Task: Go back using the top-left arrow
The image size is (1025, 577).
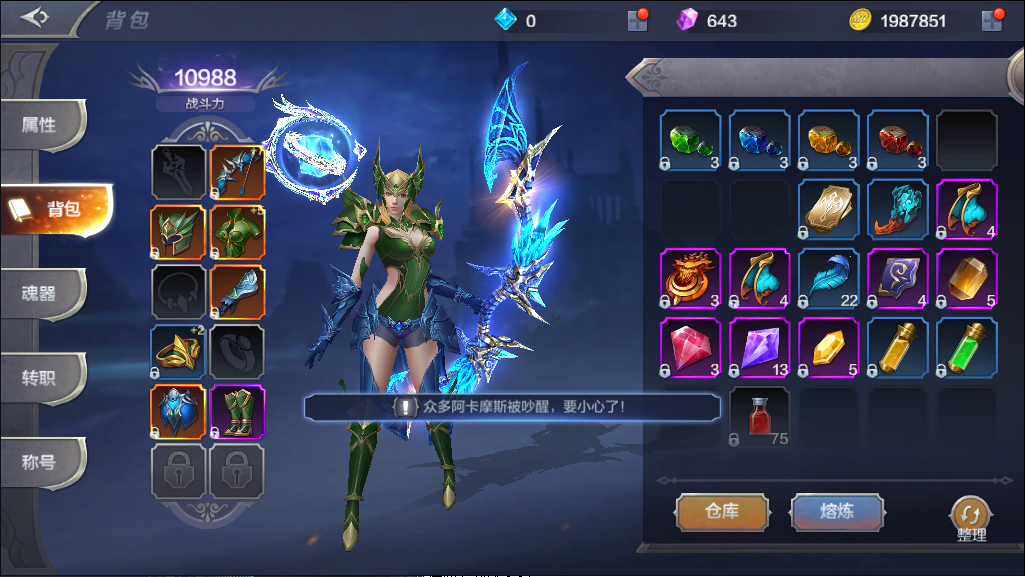Action: (35, 18)
